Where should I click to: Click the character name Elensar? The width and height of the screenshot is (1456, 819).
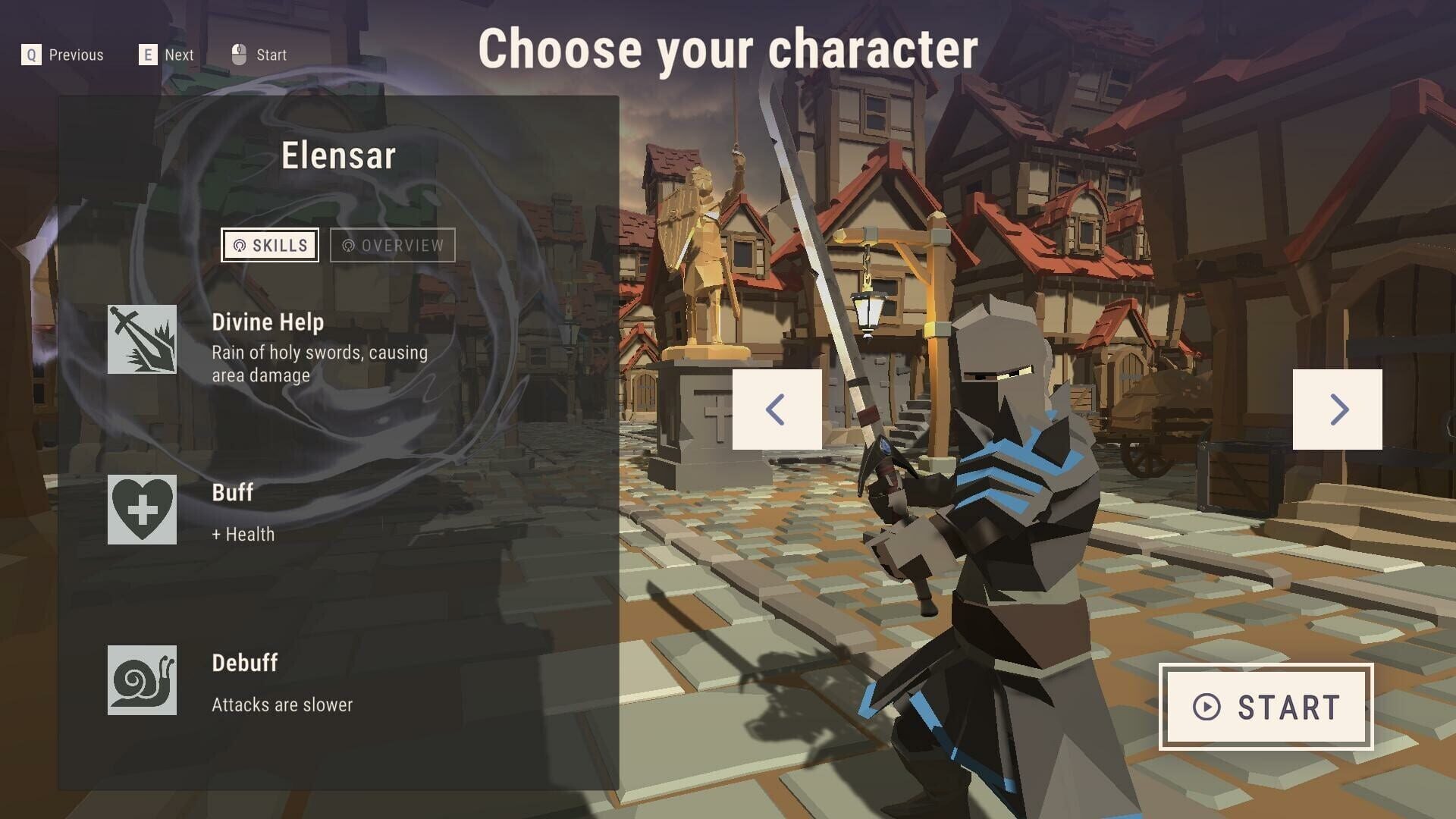point(339,156)
